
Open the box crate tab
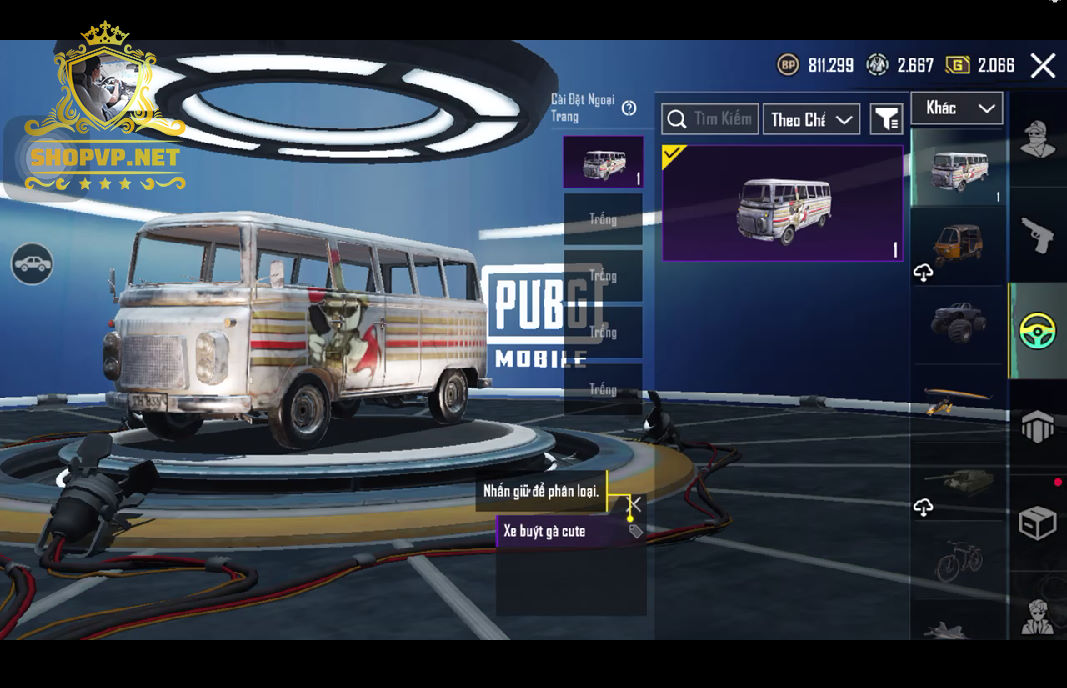pyautogui.click(x=1037, y=523)
